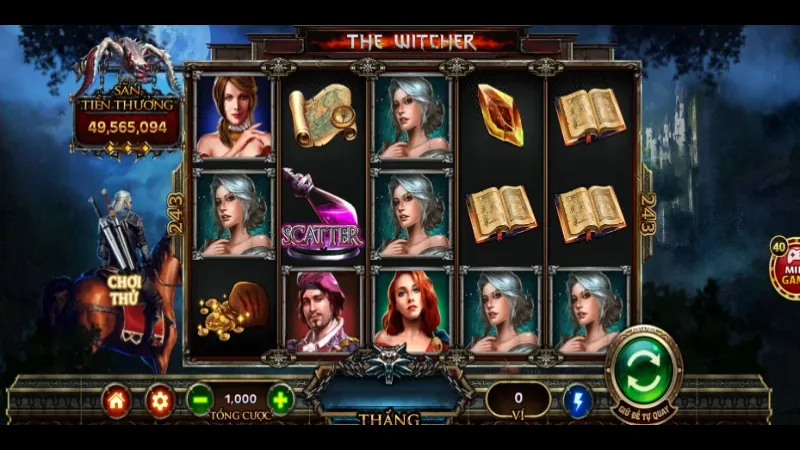Go to the home screen
Image resolution: width=800 pixels, height=450 pixels.
click(x=117, y=401)
